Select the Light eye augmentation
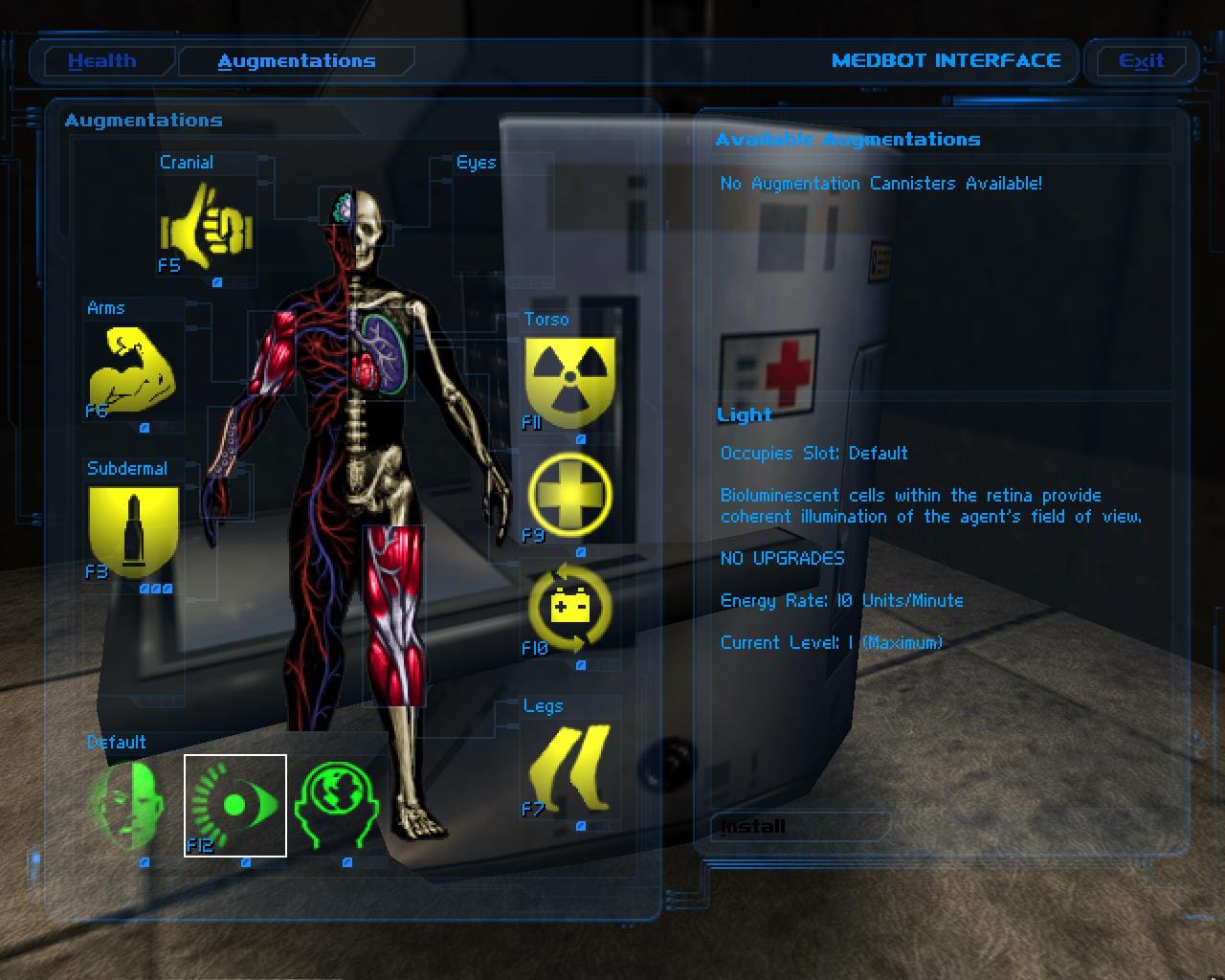 pos(235,806)
